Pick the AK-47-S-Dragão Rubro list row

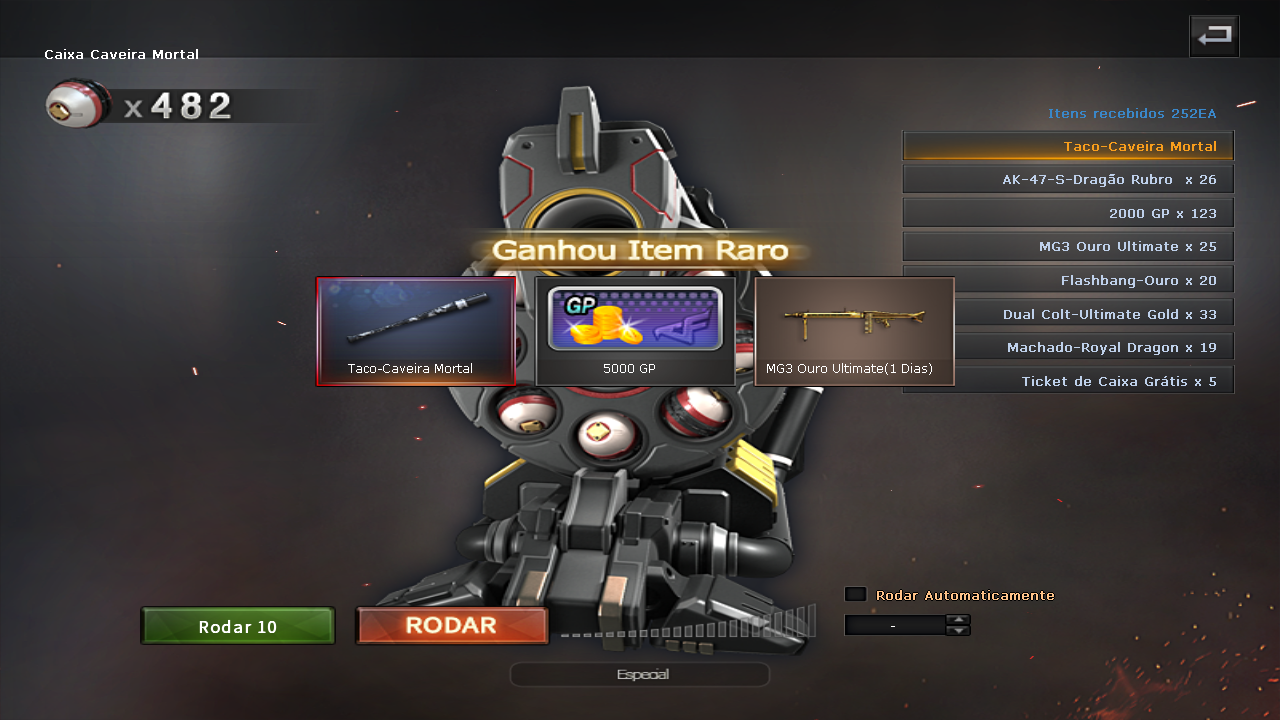point(1068,180)
